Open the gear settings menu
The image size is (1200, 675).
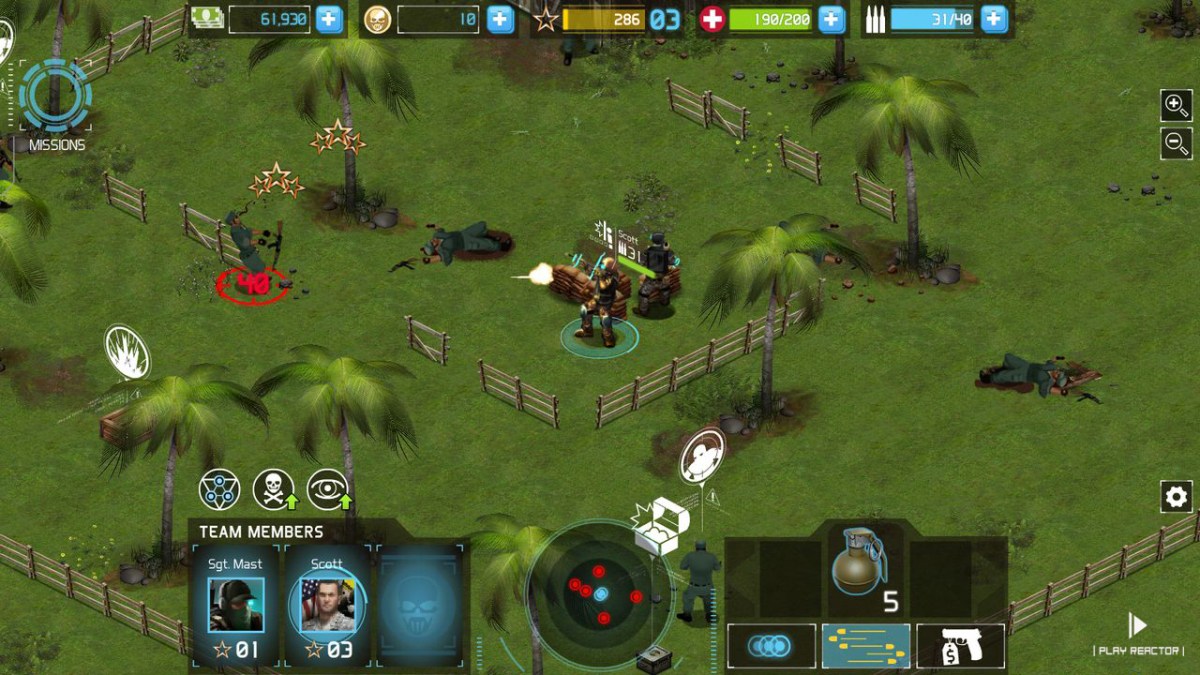(1175, 496)
